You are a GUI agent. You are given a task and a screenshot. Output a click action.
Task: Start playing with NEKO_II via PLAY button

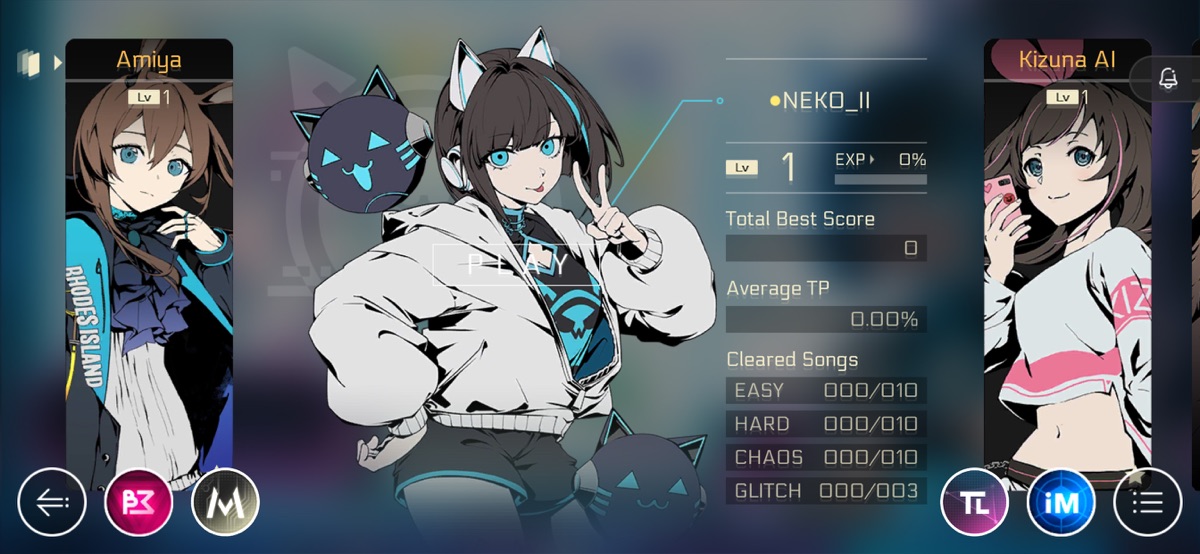[x=517, y=264]
